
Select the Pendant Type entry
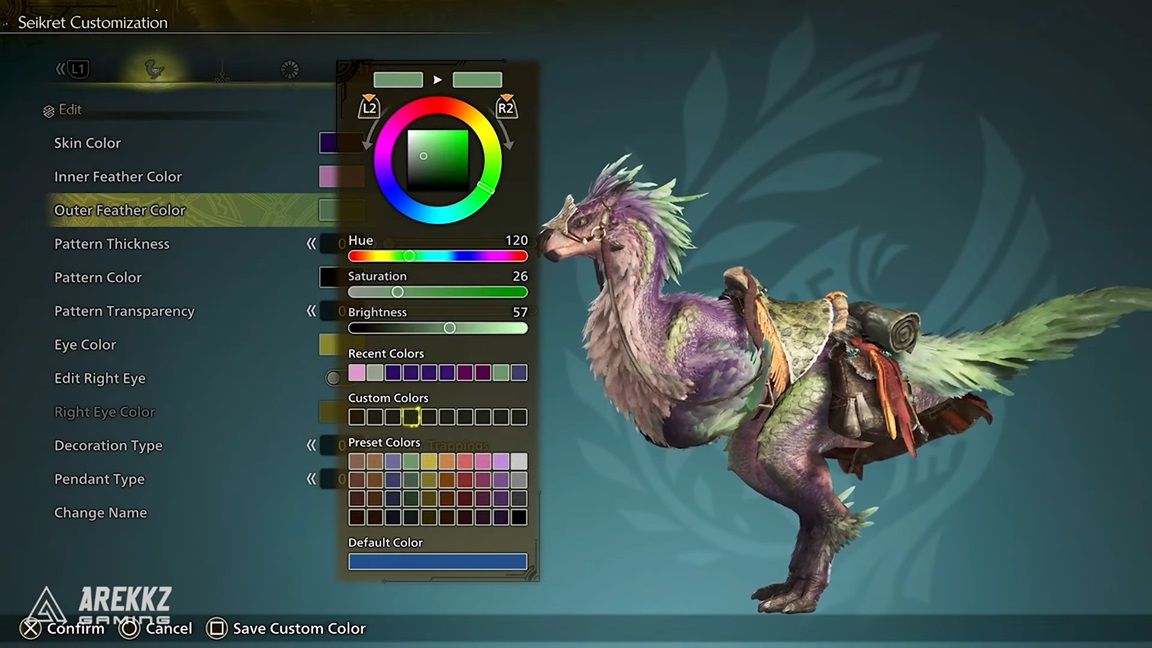99,479
